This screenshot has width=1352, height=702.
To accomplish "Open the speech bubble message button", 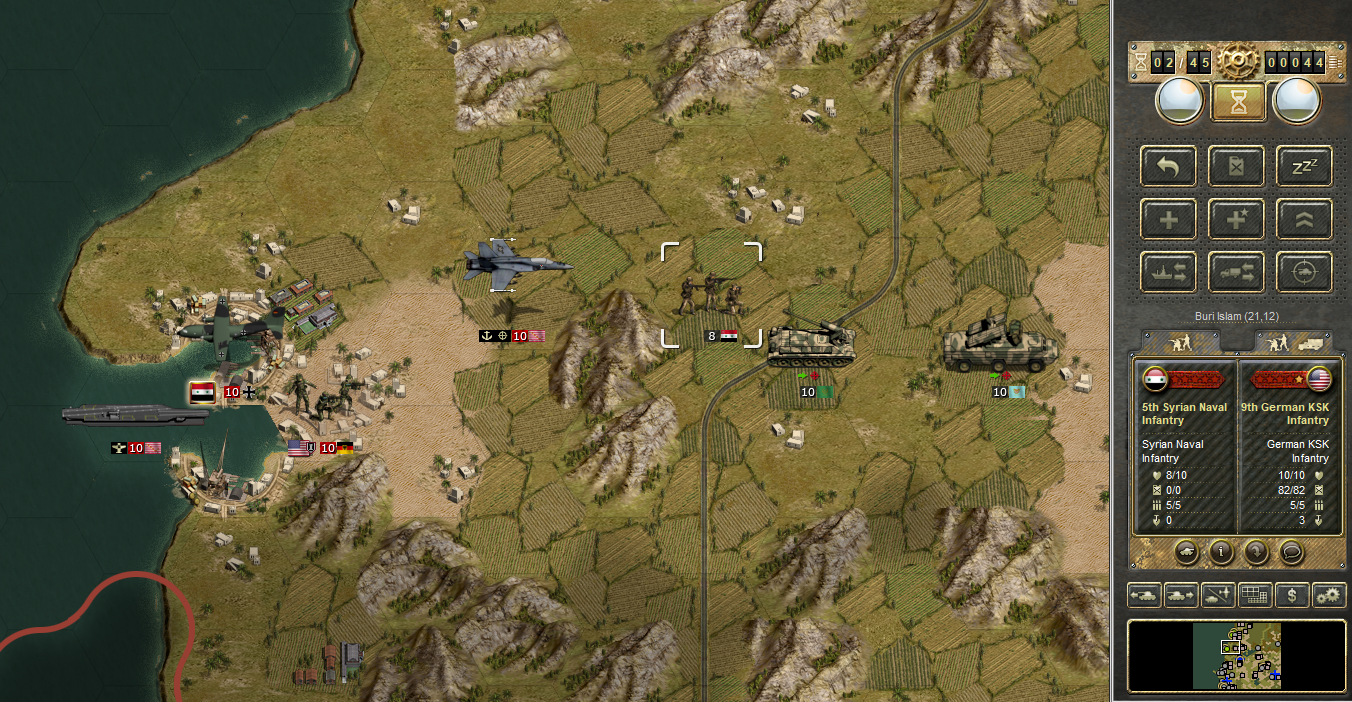I will [x=1290, y=550].
